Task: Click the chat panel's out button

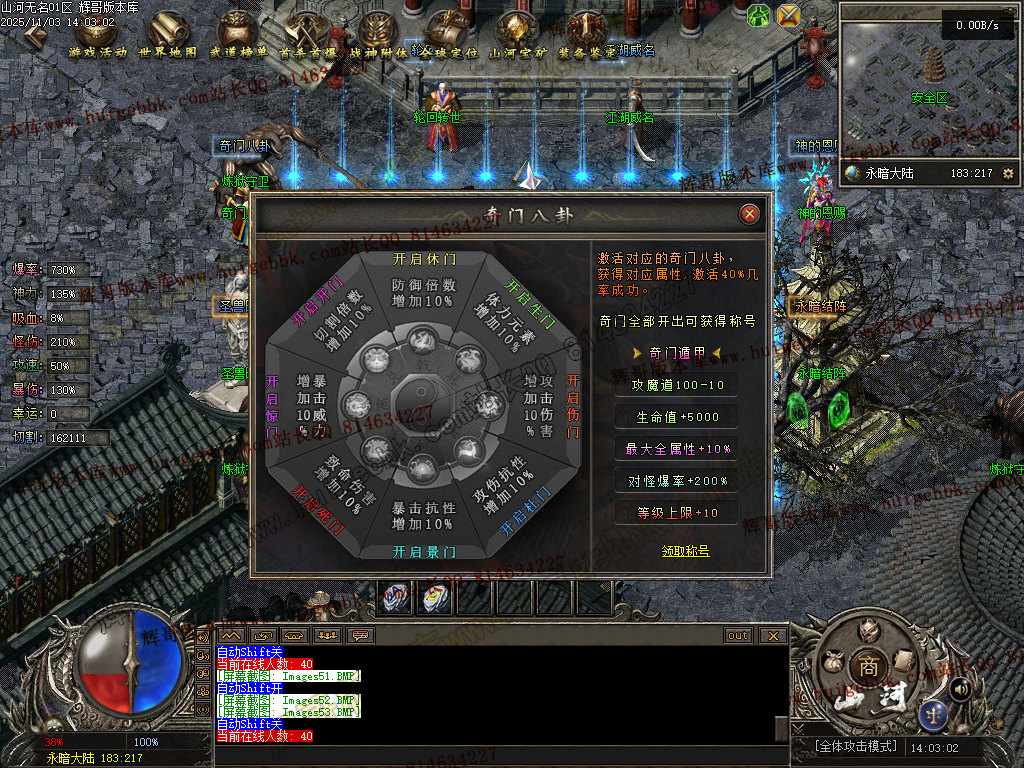Action: (x=738, y=635)
